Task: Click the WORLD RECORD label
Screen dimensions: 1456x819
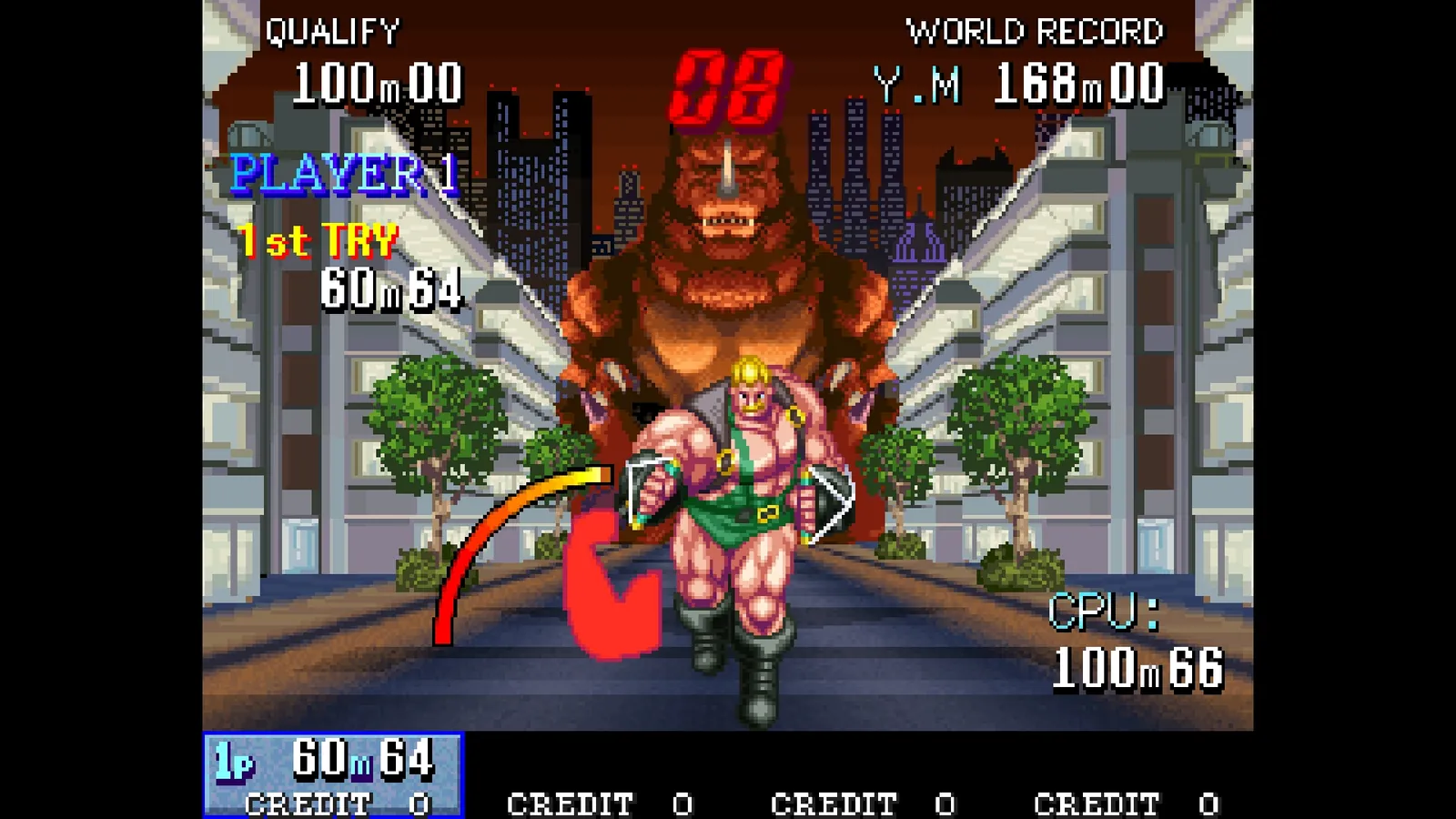Action: 1036,30
